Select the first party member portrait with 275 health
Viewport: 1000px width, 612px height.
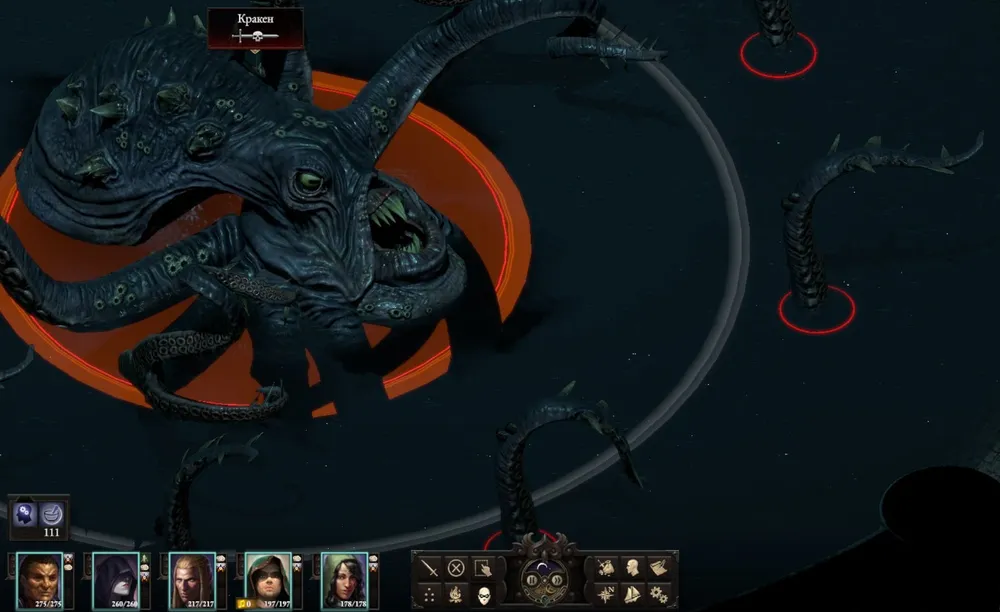coord(38,577)
